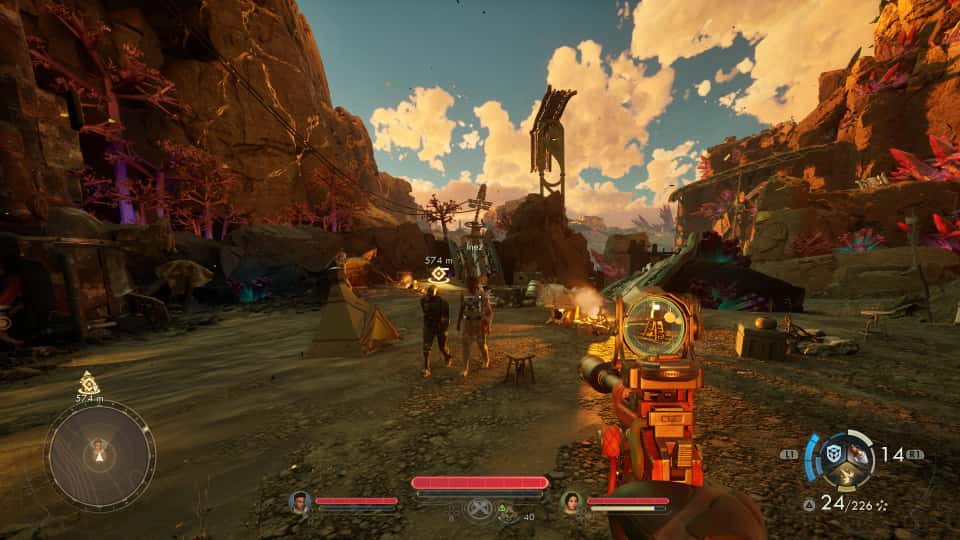This screenshot has width=960, height=540.
Task: Select the male companion portrait
Action: [x=299, y=501]
